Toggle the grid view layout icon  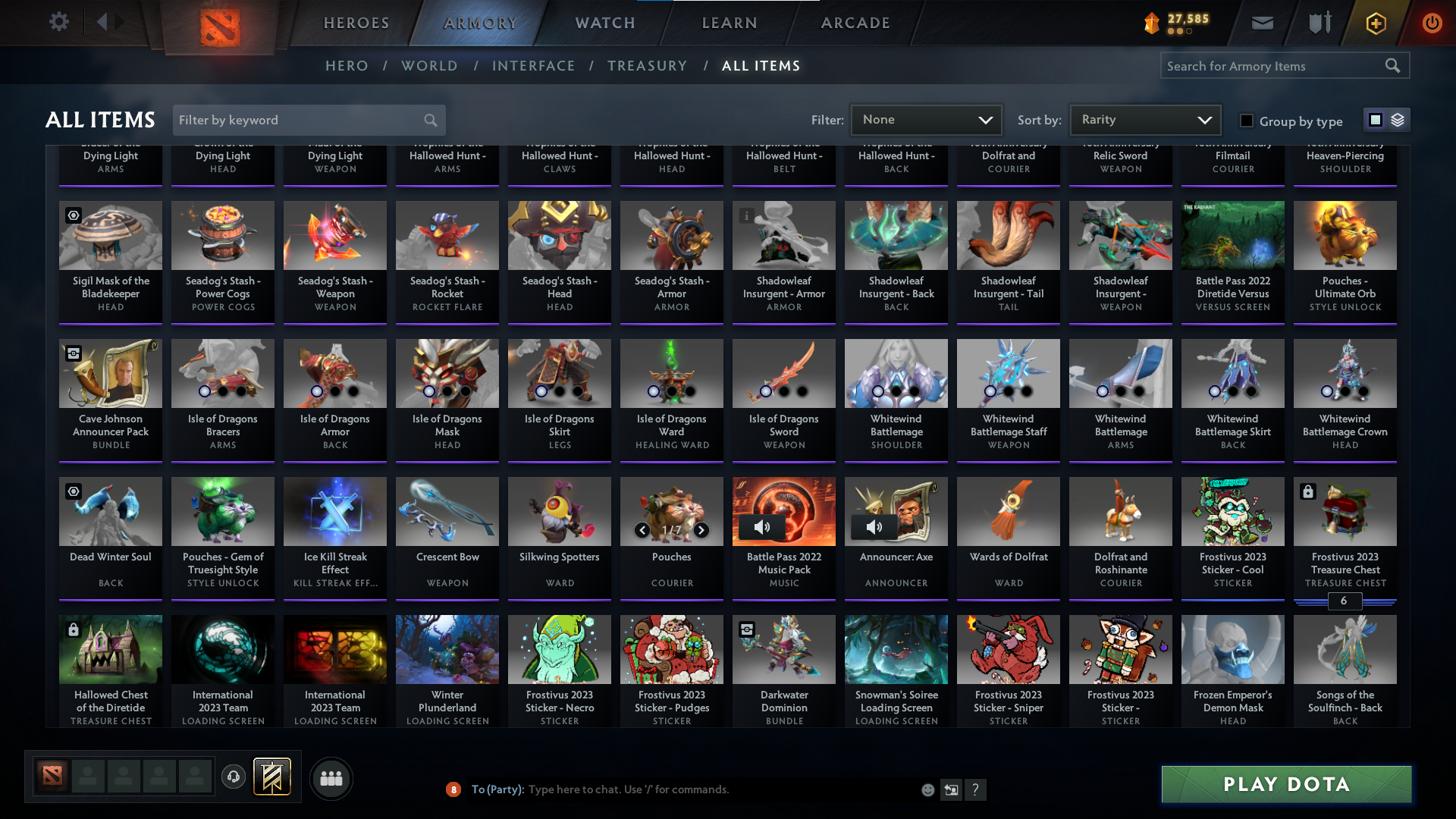(x=1375, y=119)
